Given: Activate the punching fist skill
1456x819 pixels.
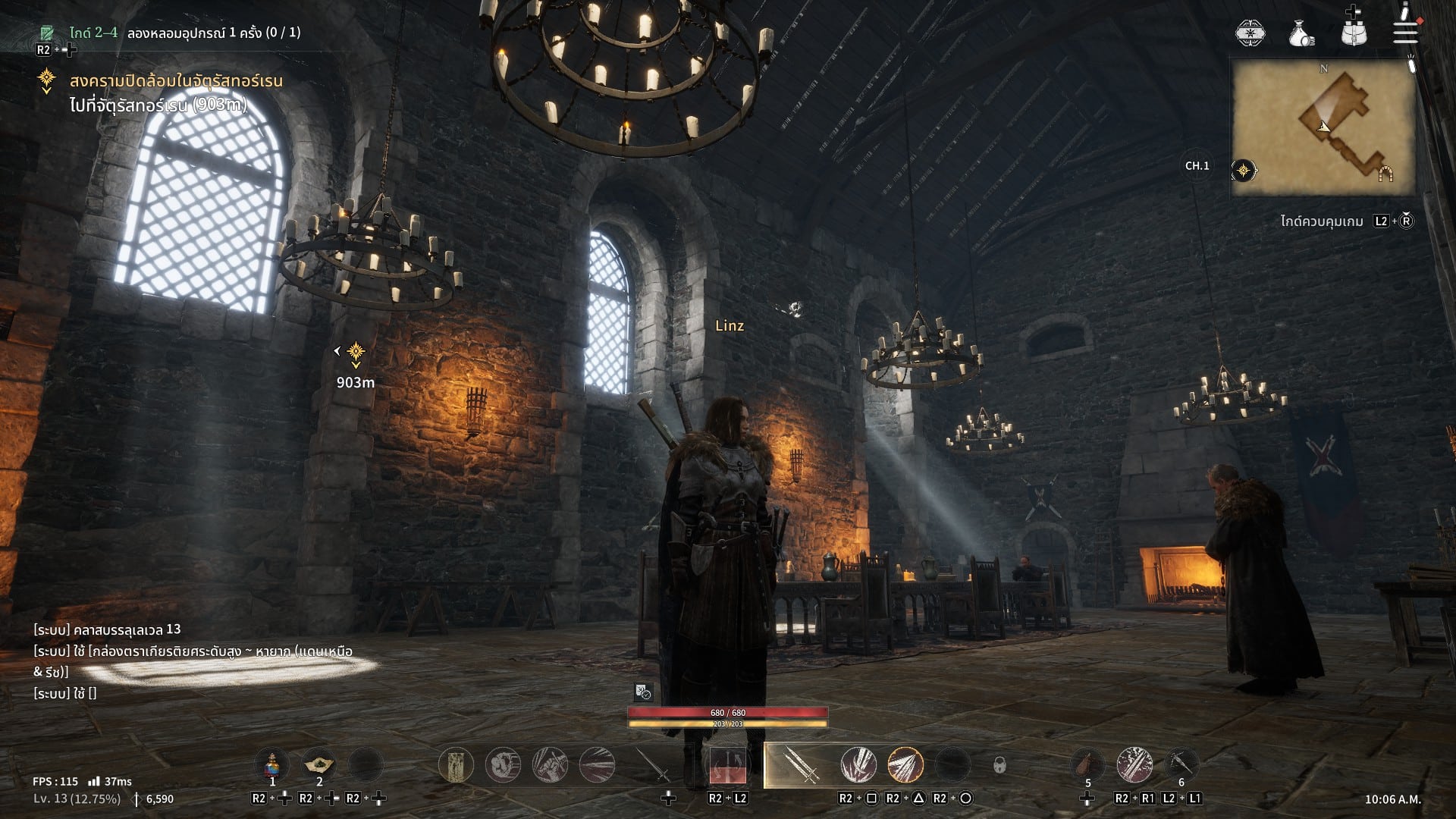Looking at the screenshot, I should [x=503, y=765].
